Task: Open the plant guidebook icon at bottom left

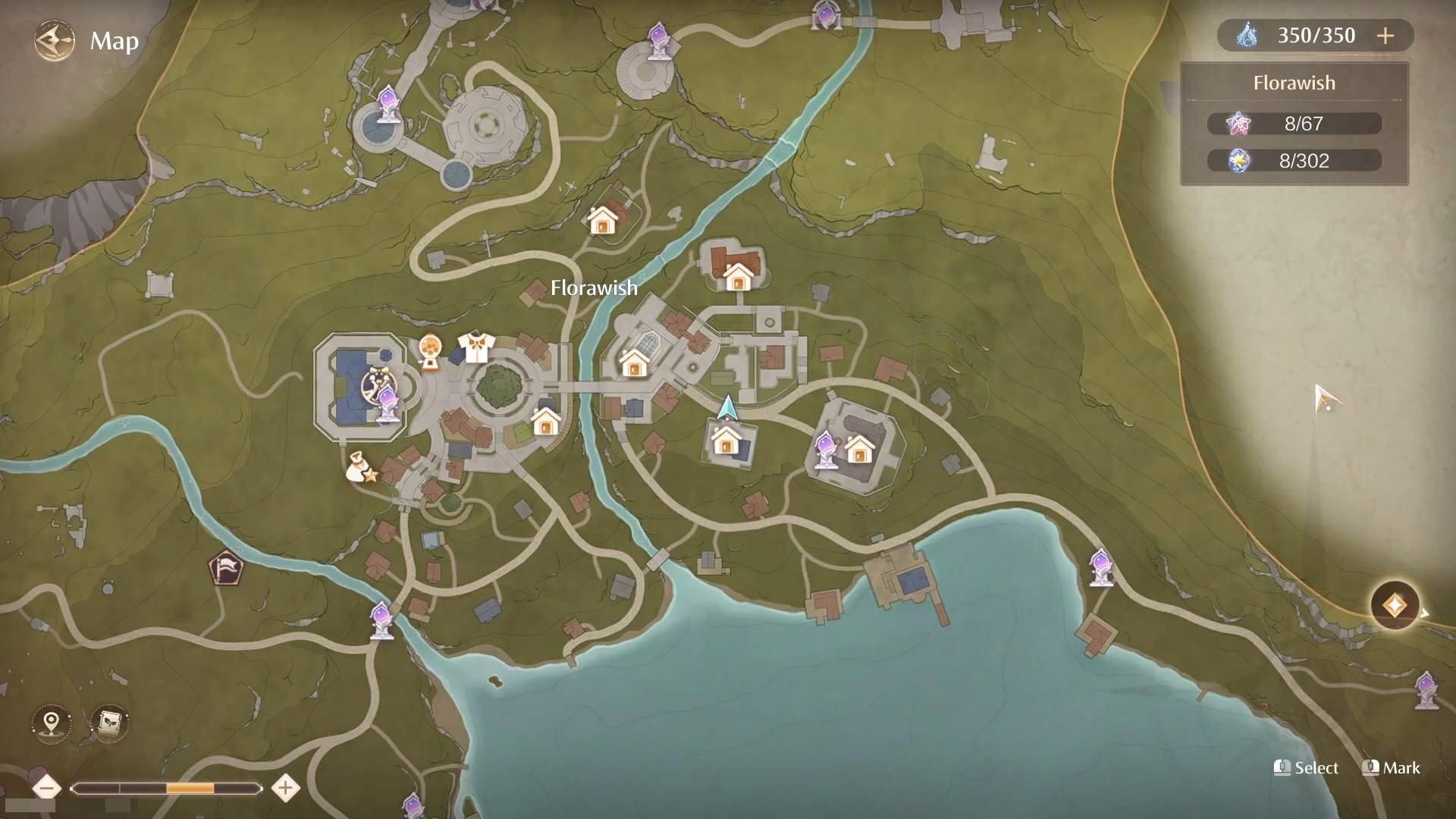Action: [x=108, y=723]
